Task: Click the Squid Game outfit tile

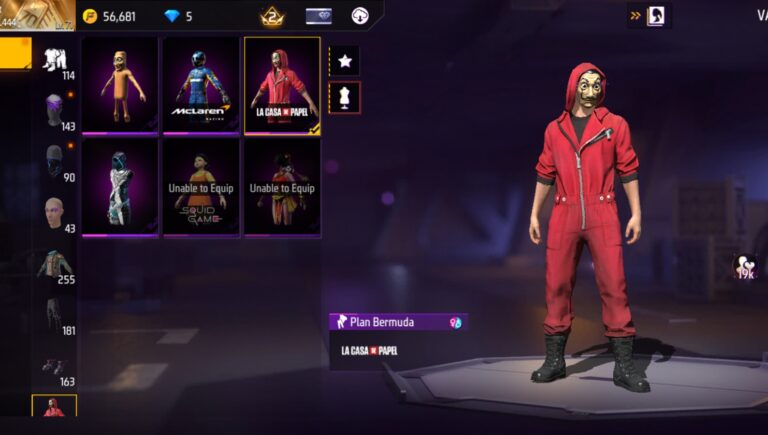Action: [201, 186]
